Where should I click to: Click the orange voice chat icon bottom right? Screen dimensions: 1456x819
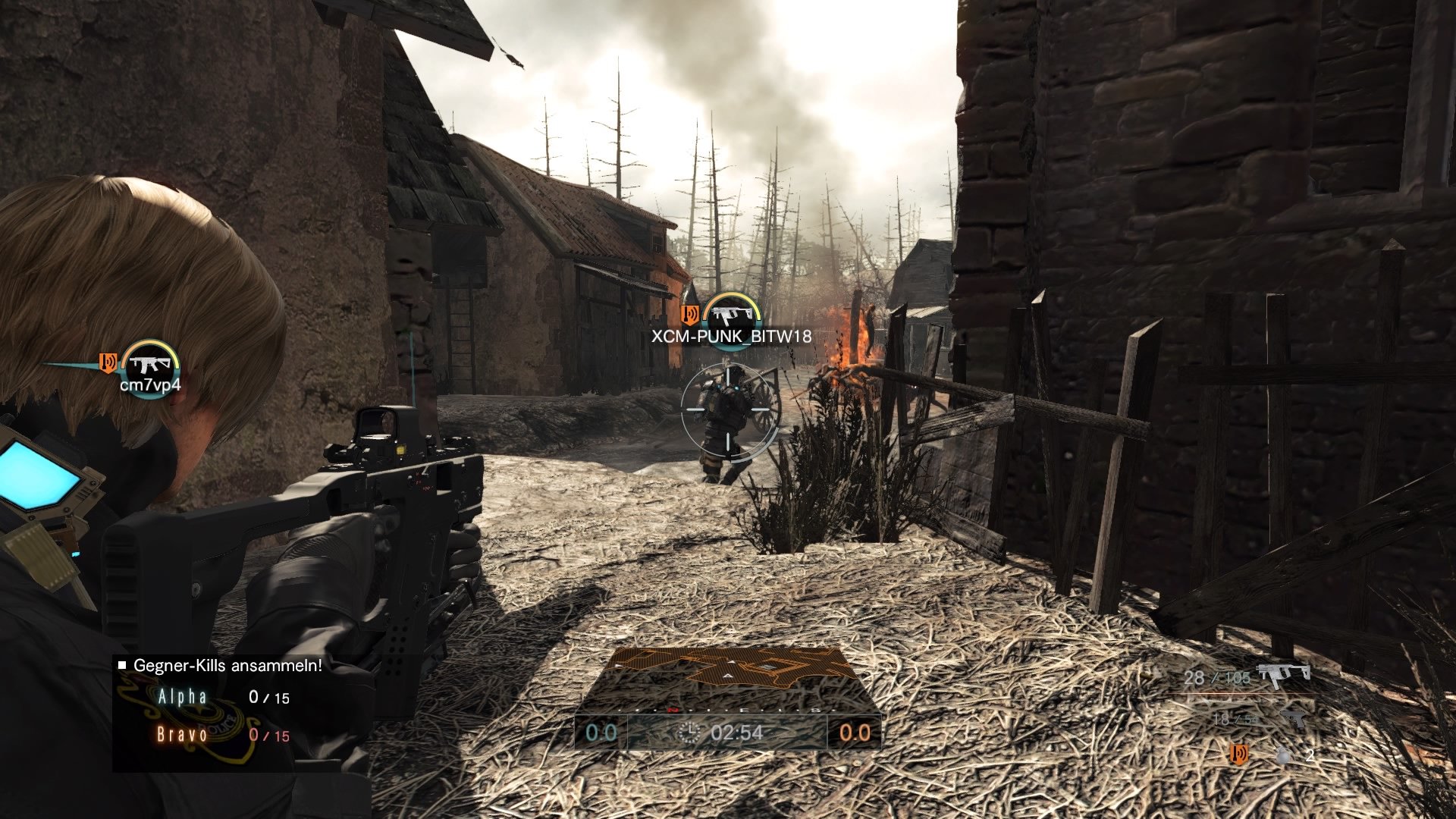(x=1239, y=754)
